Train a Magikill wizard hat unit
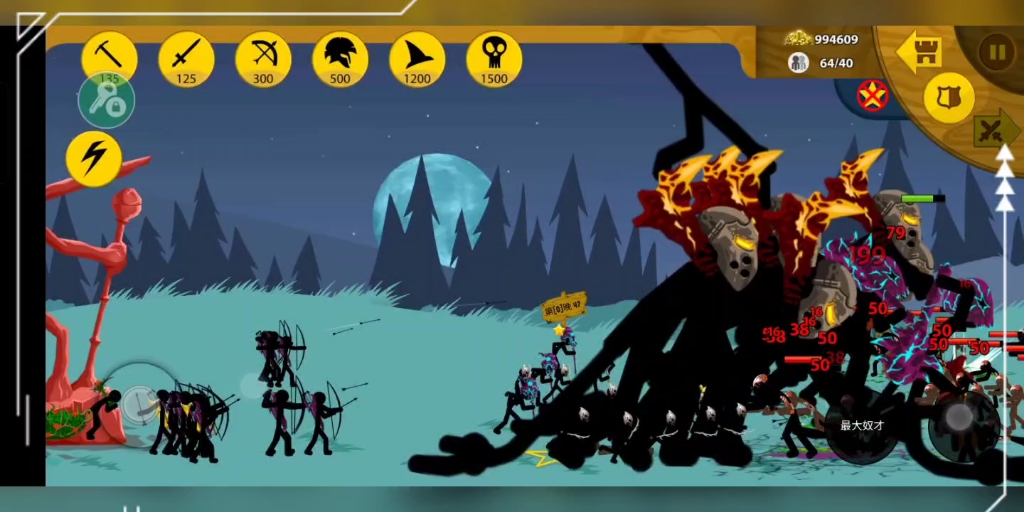This screenshot has width=1024, height=512. [x=417, y=57]
